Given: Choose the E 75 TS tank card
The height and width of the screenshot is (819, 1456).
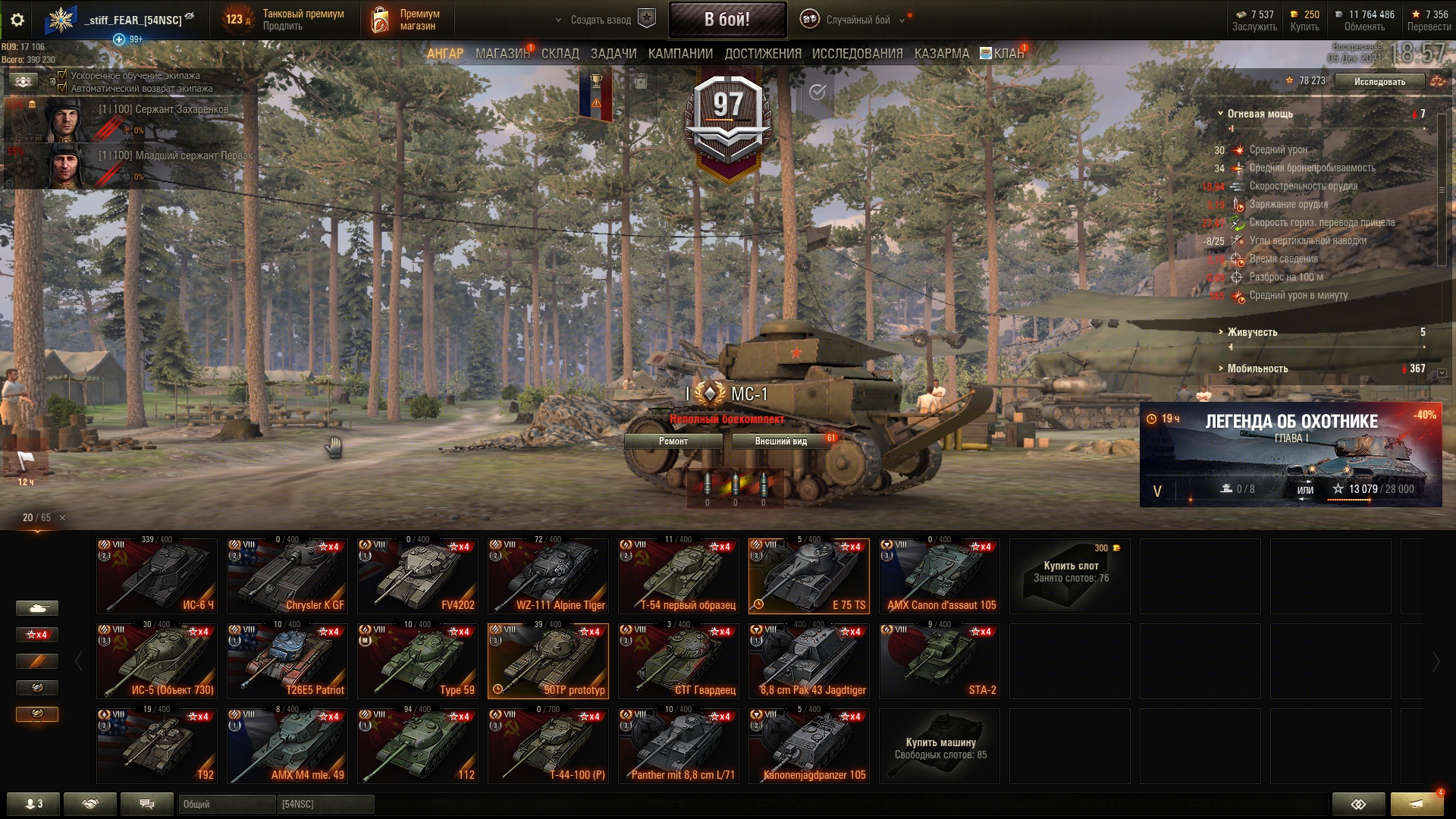Looking at the screenshot, I should 808,576.
